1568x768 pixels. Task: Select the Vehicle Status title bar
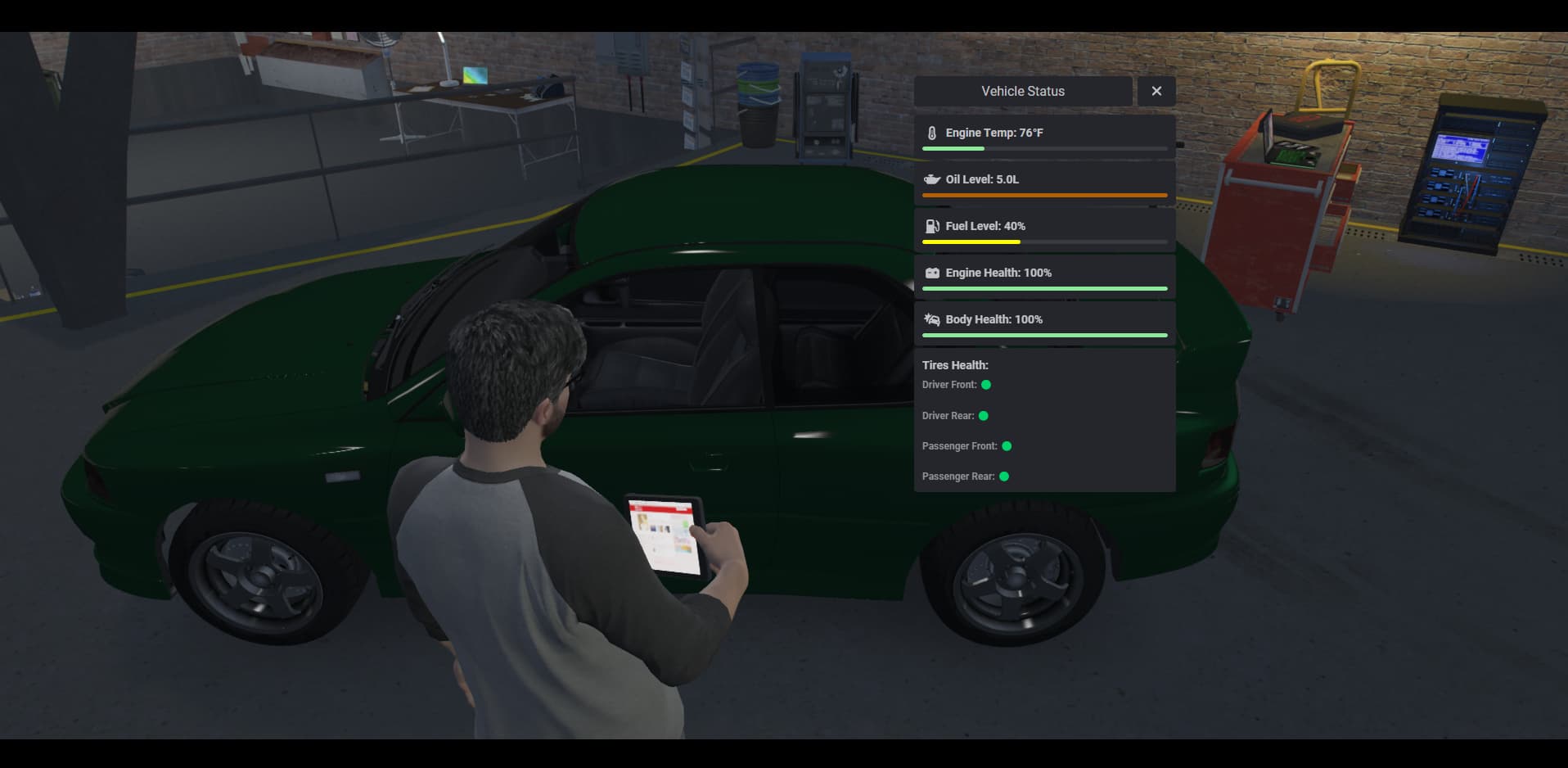click(x=1023, y=91)
